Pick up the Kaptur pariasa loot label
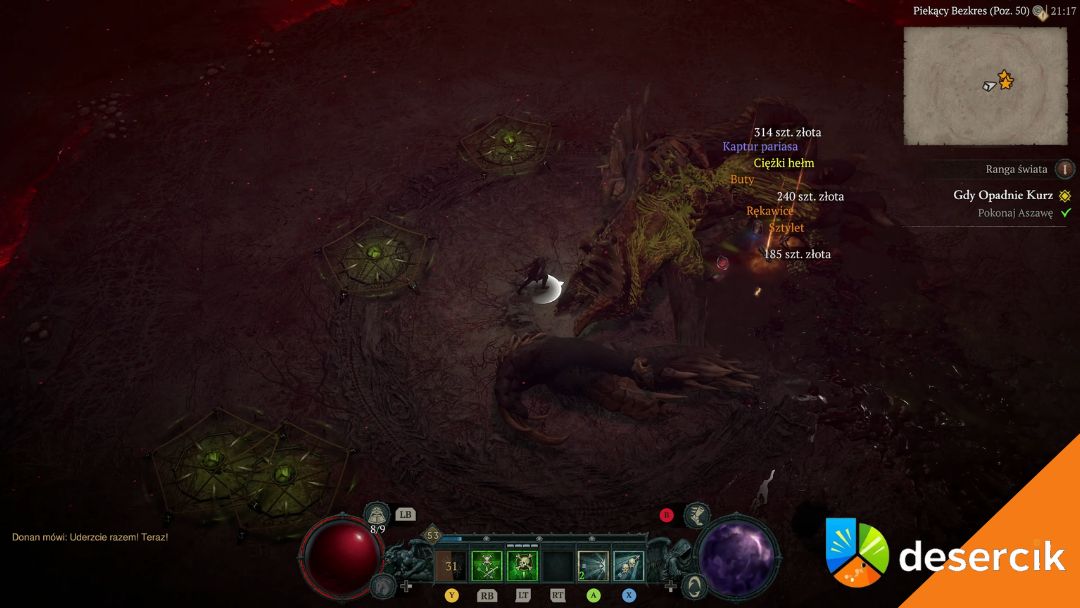The image size is (1080, 608). [760, 147]
